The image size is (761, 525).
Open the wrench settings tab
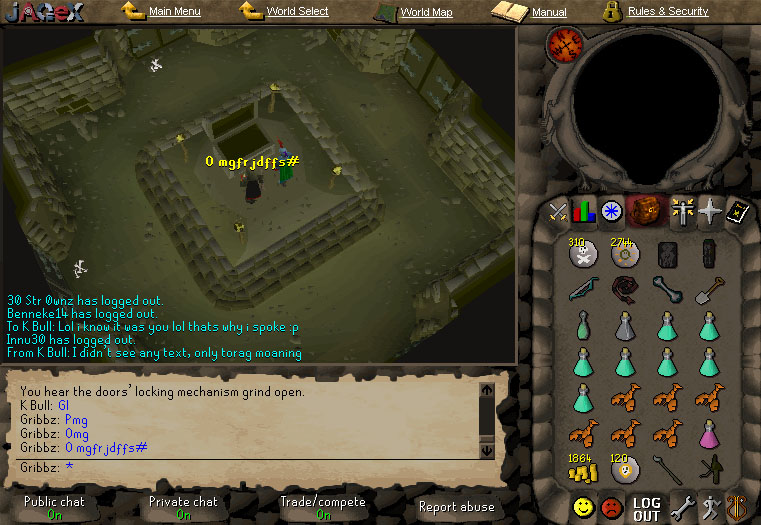[x=683, y=508]
